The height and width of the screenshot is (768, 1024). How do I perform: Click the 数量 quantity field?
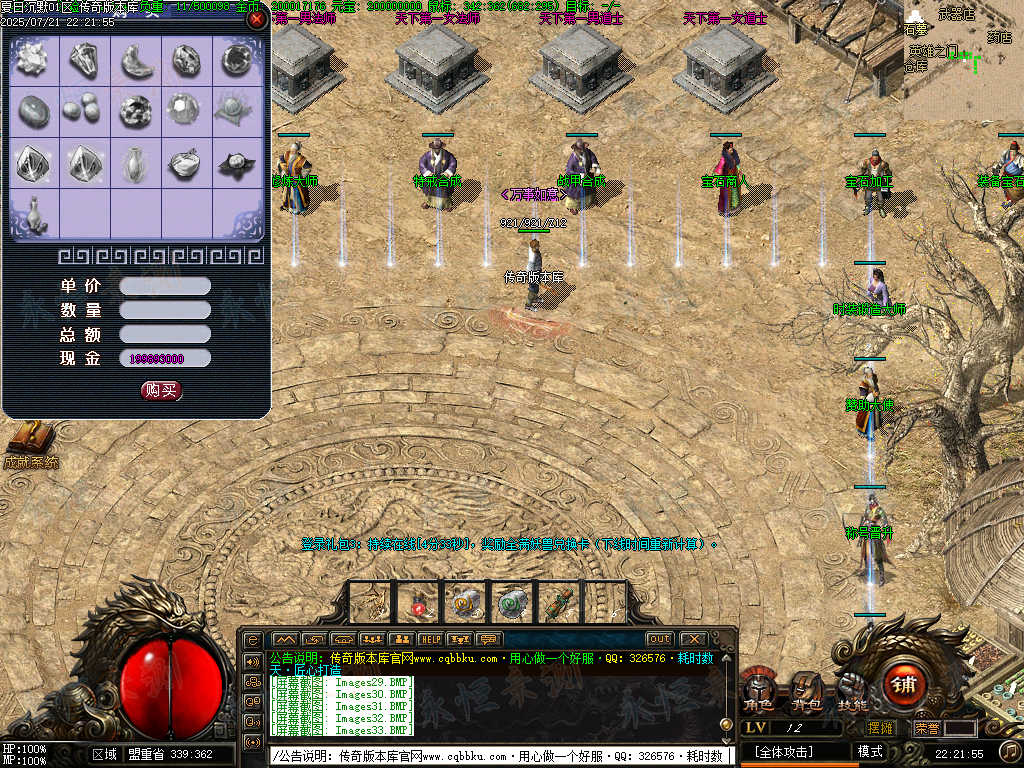[x=165, y=310]
